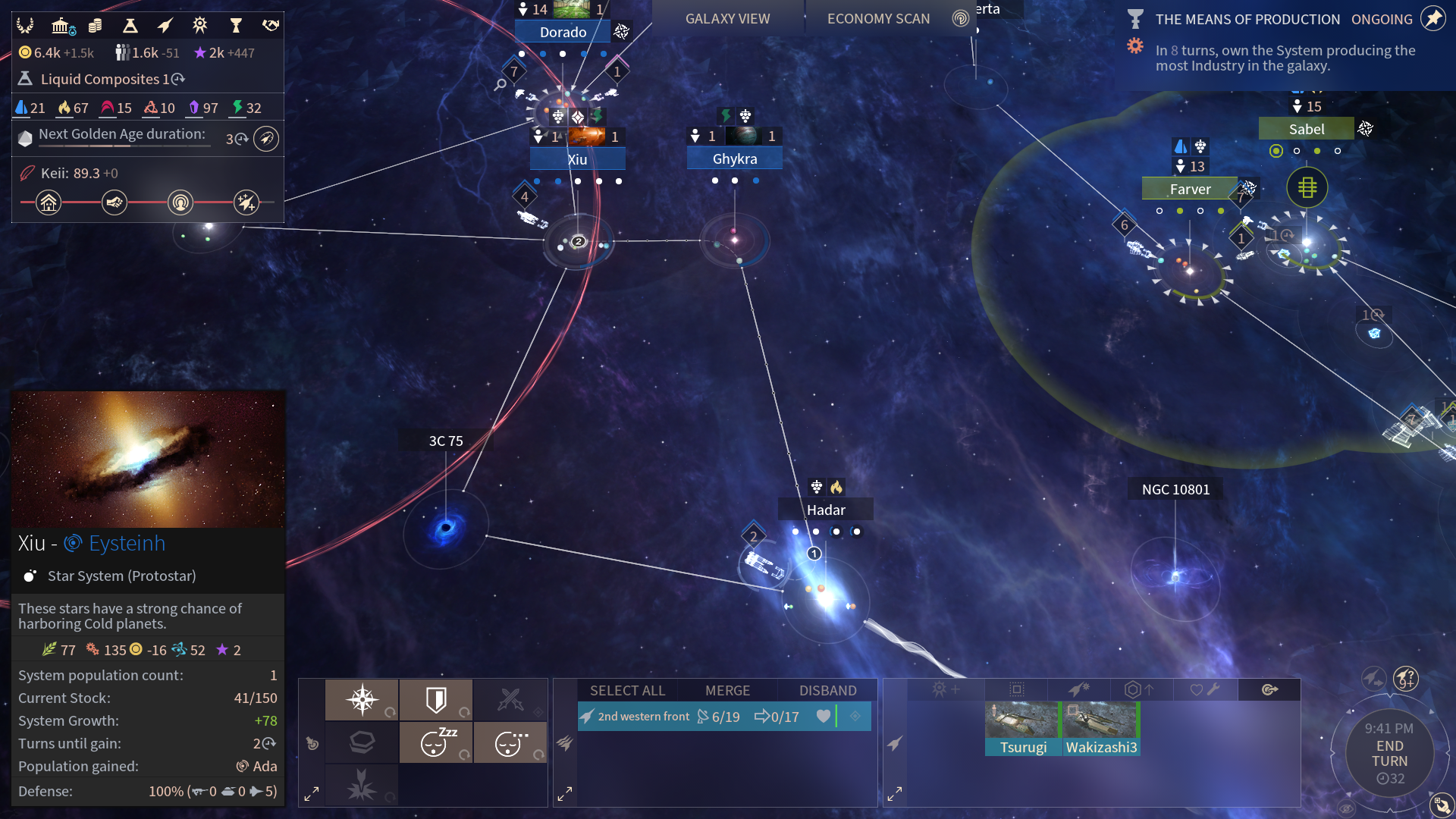Image resolution: width=1456 pixels, height=819 pixels.
Task: Open the senate building screen
Action: (x=62, y=26)
